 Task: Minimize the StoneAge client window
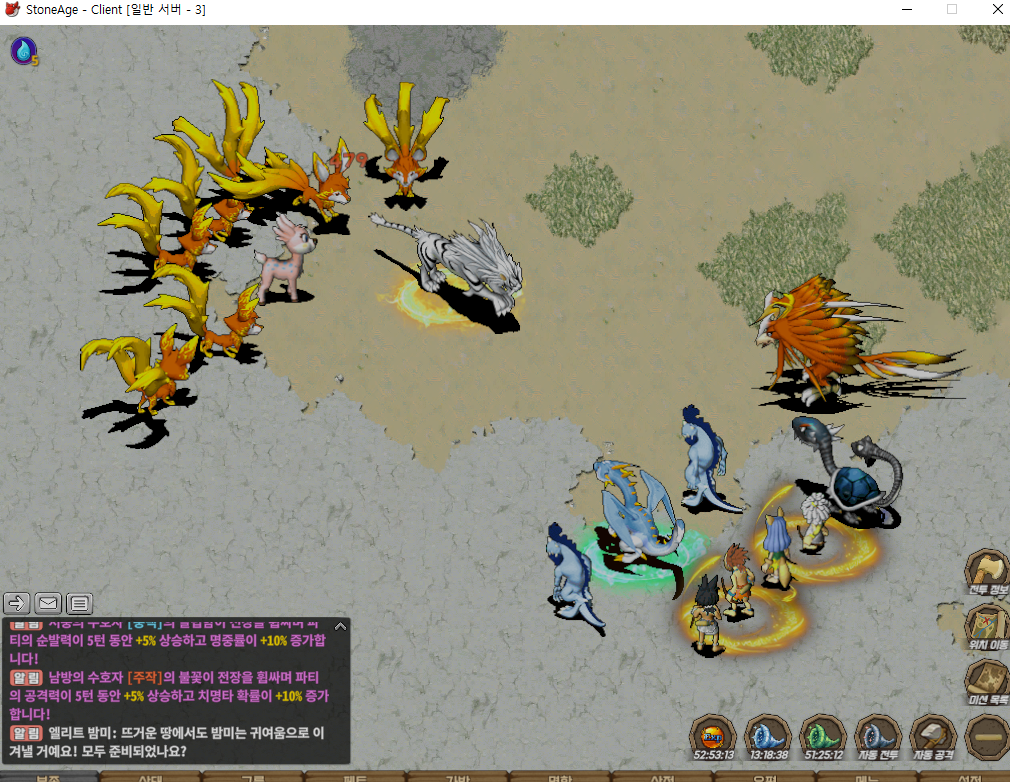906,10
